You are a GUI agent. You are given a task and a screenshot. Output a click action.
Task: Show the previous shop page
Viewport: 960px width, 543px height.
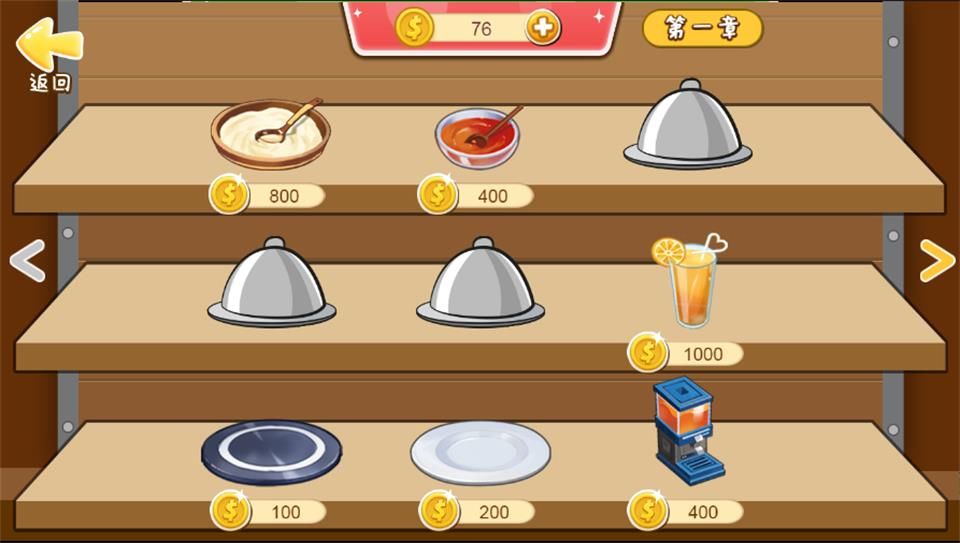click(x=27, y=261)
